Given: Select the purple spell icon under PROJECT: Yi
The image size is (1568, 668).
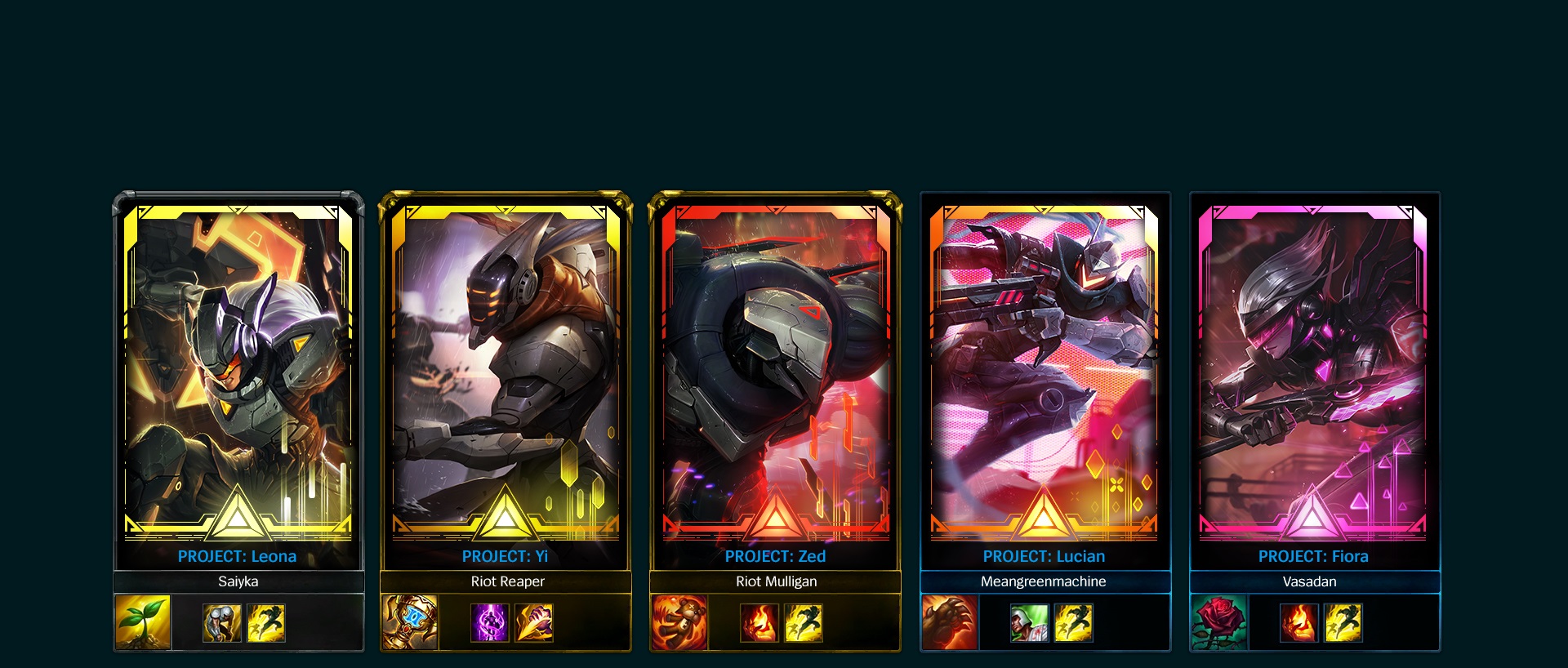Looking at the screenshot, I should tap(491, 621).
